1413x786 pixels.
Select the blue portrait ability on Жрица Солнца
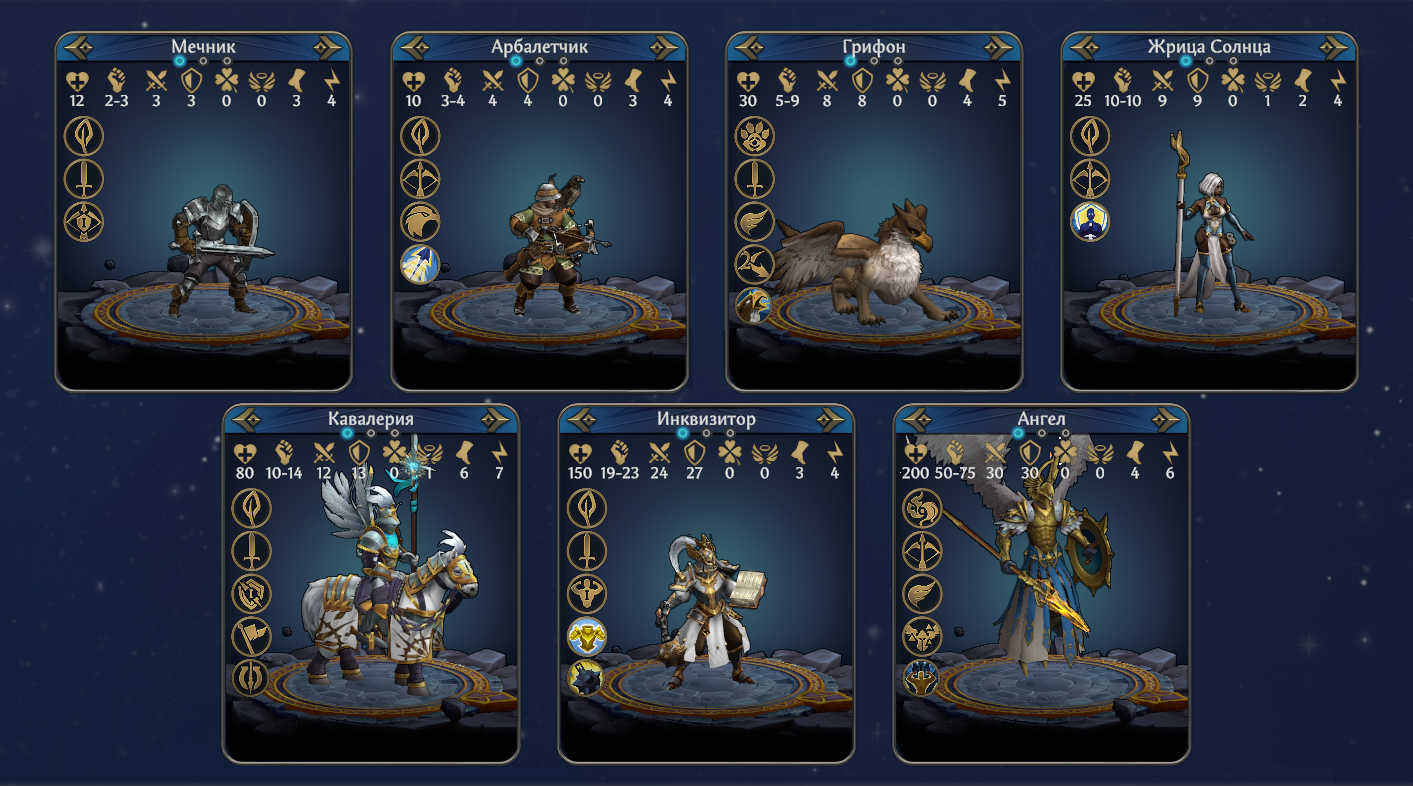point(1090,220)
